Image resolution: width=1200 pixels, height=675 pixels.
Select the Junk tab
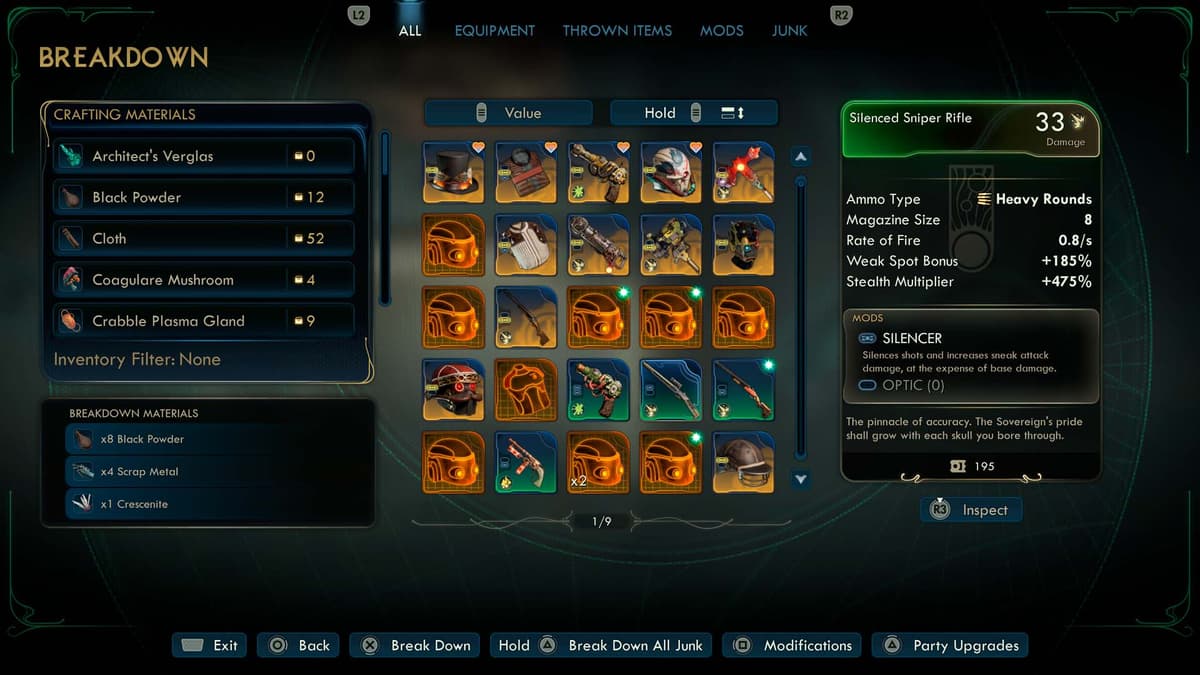[x=789, y=31]
